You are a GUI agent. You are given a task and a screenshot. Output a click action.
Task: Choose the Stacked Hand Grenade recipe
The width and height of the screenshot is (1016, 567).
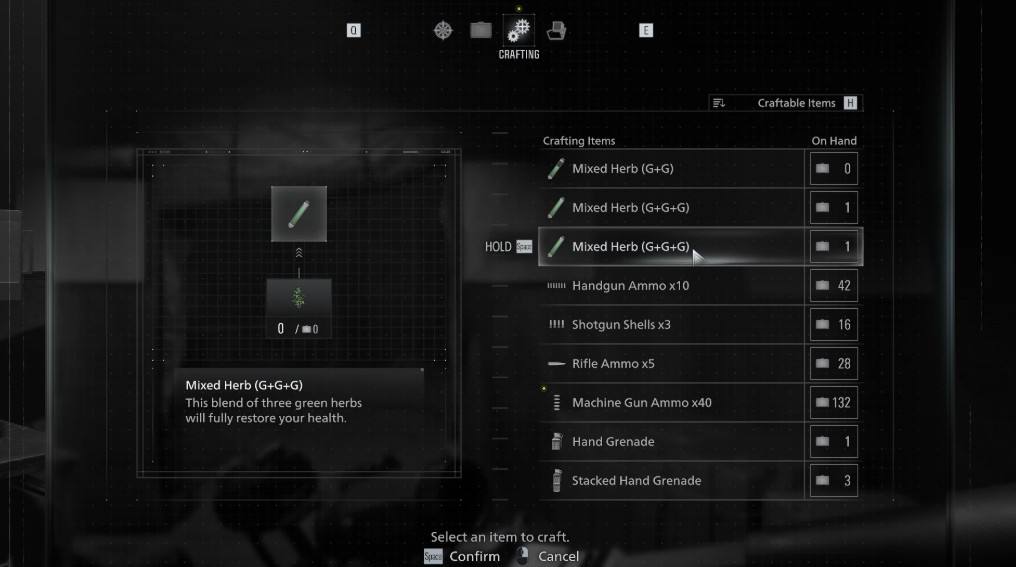coord(672,481)
